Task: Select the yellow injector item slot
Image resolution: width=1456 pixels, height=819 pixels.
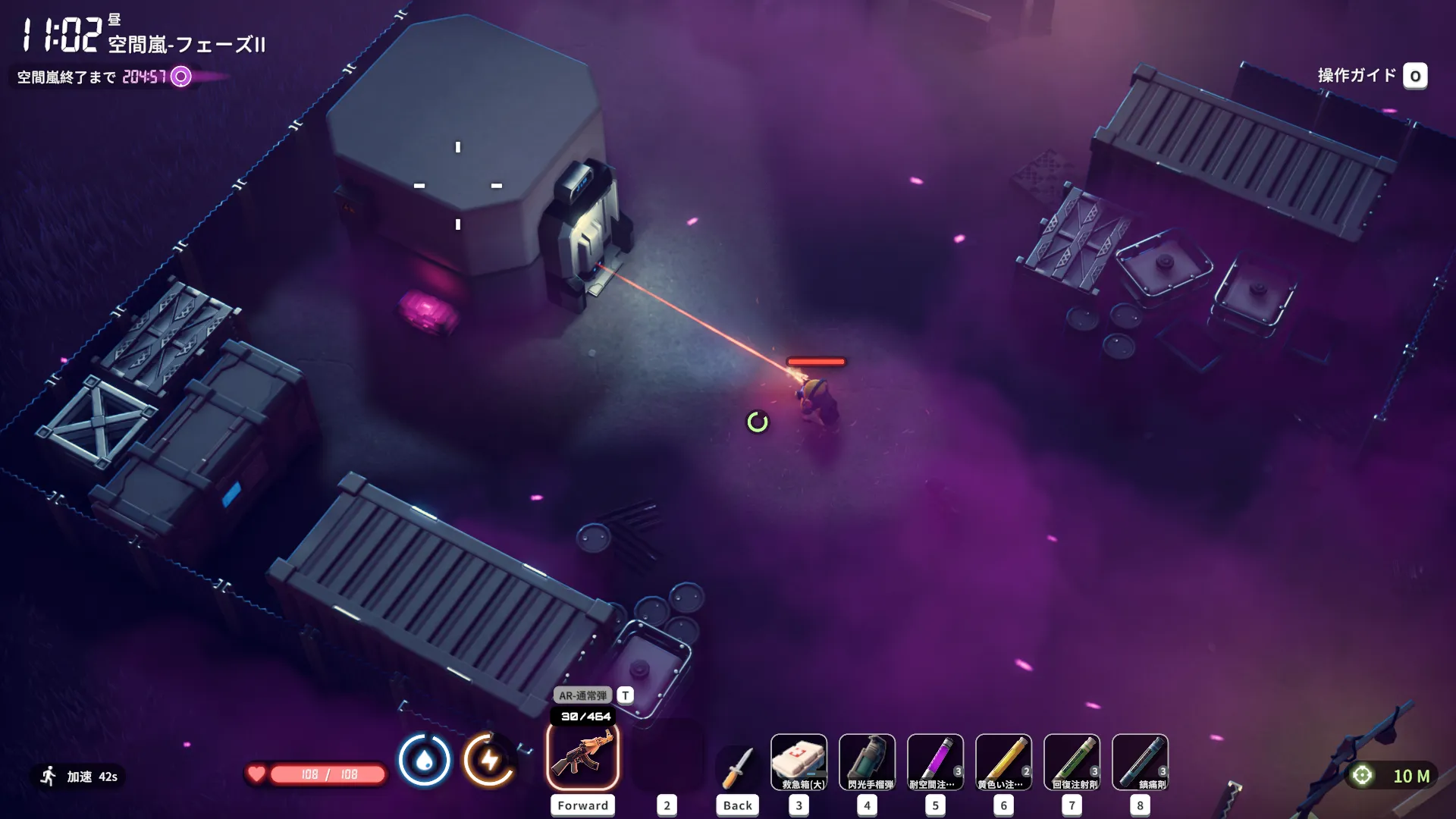Action: tap(1003, 762)
